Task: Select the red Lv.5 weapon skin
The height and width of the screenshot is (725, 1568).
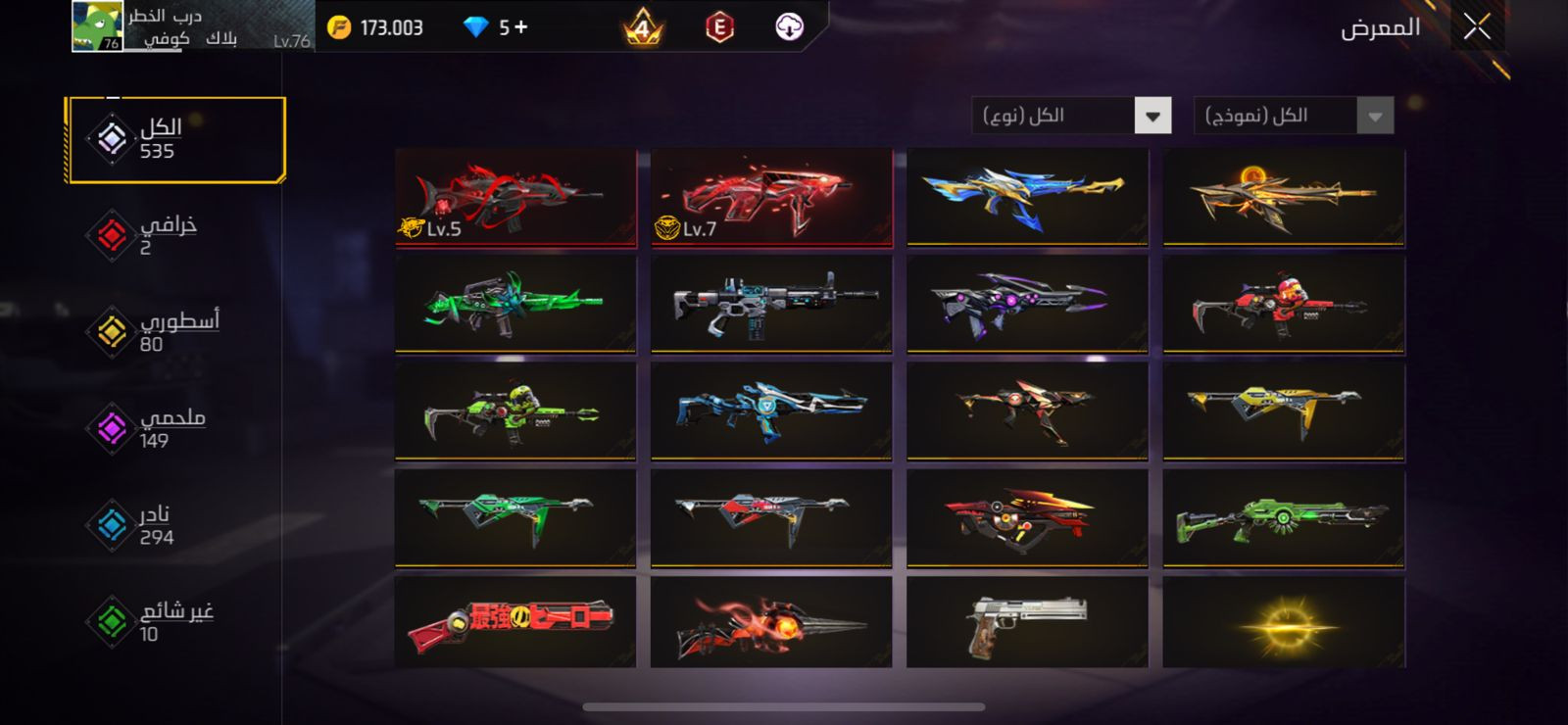Action: (x=515, y=196)
